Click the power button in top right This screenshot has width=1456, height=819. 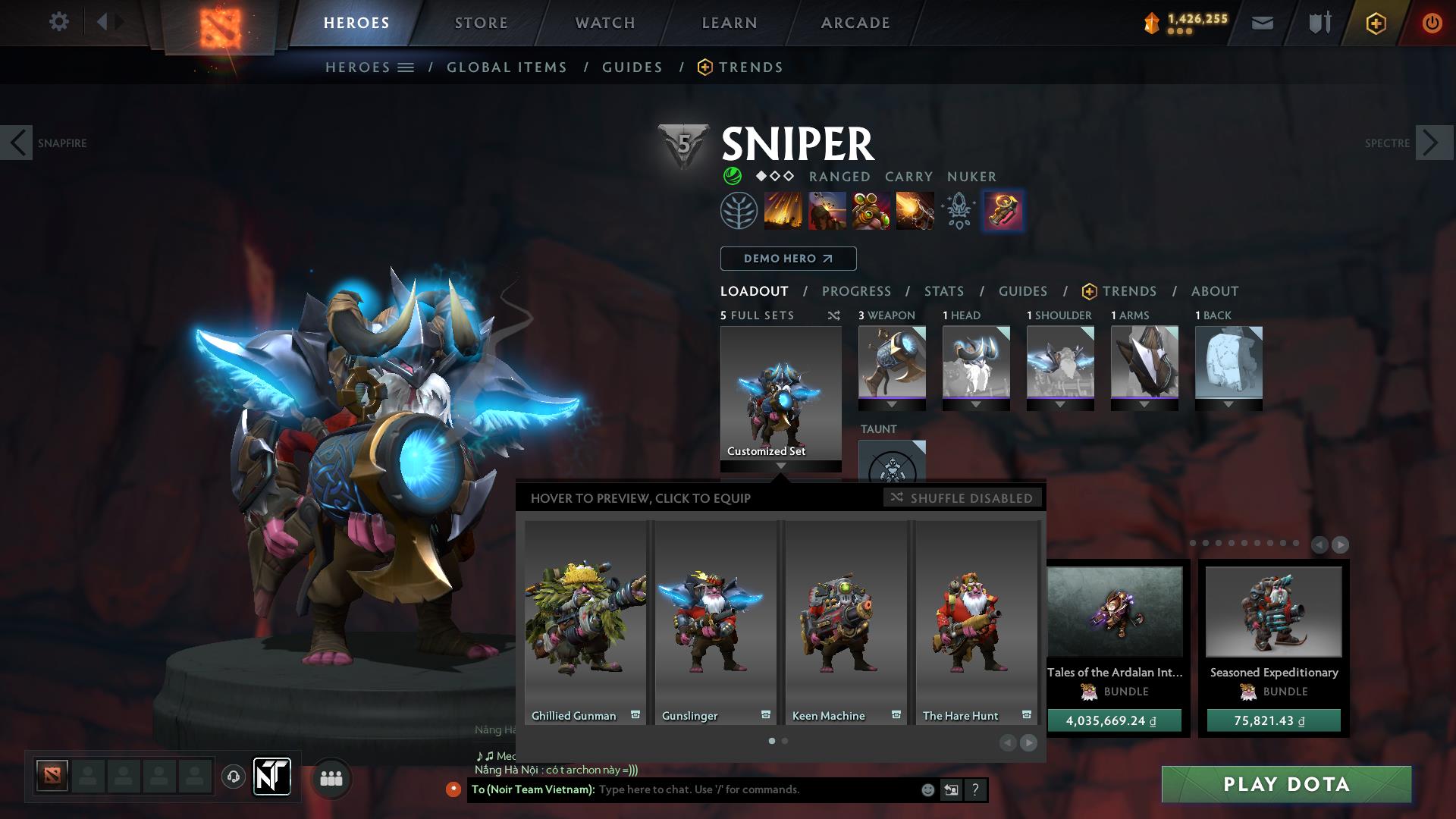(1432, 23)
